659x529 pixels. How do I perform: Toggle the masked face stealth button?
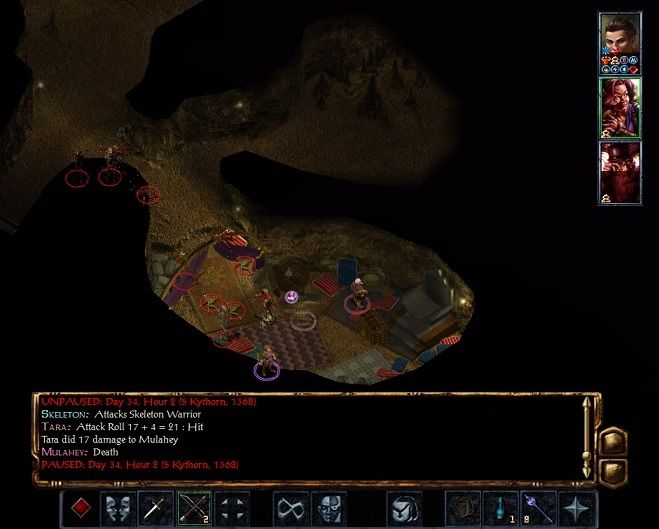click(328, 507)
